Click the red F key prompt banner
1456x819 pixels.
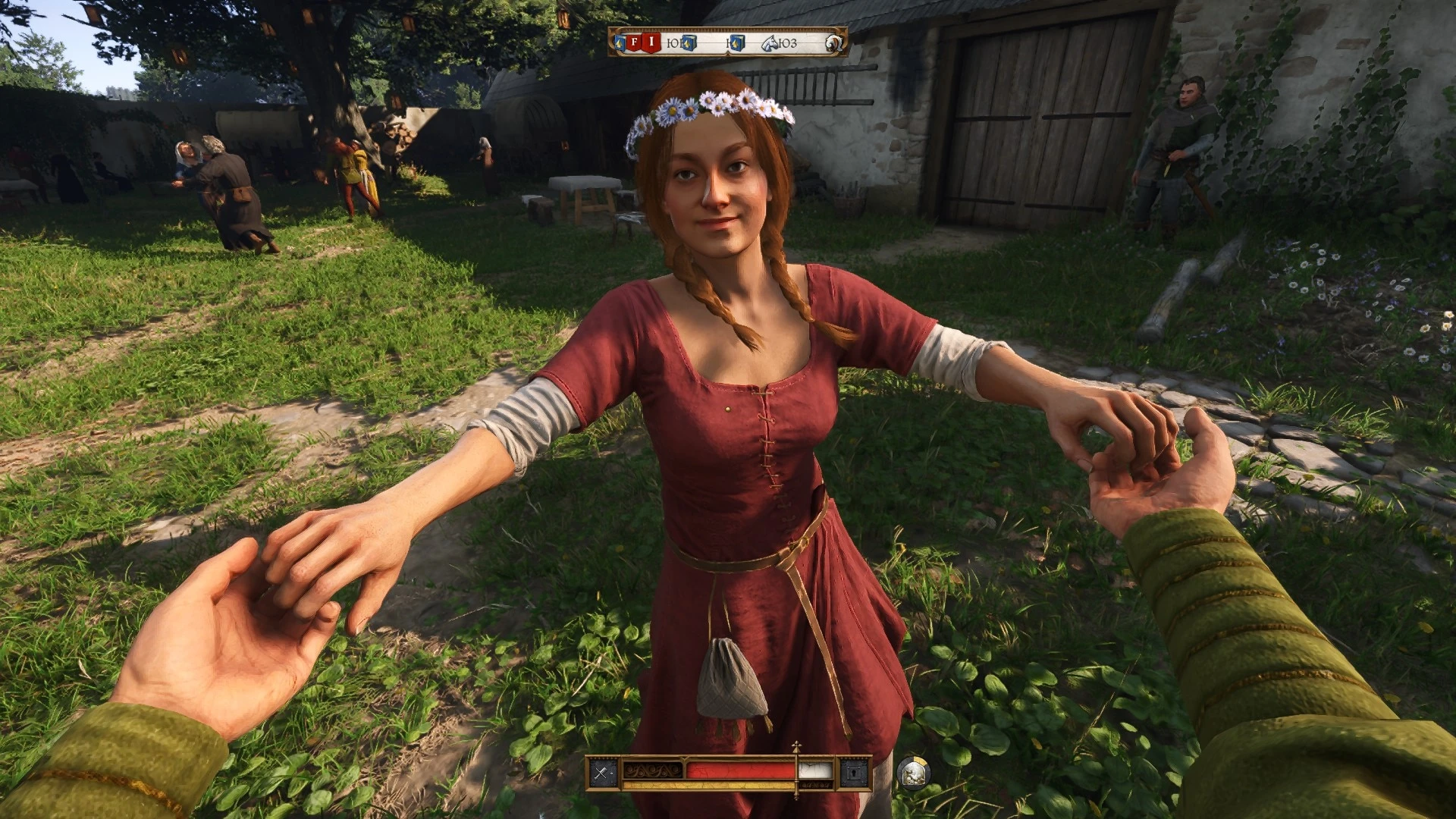click(x=635, y=42)
